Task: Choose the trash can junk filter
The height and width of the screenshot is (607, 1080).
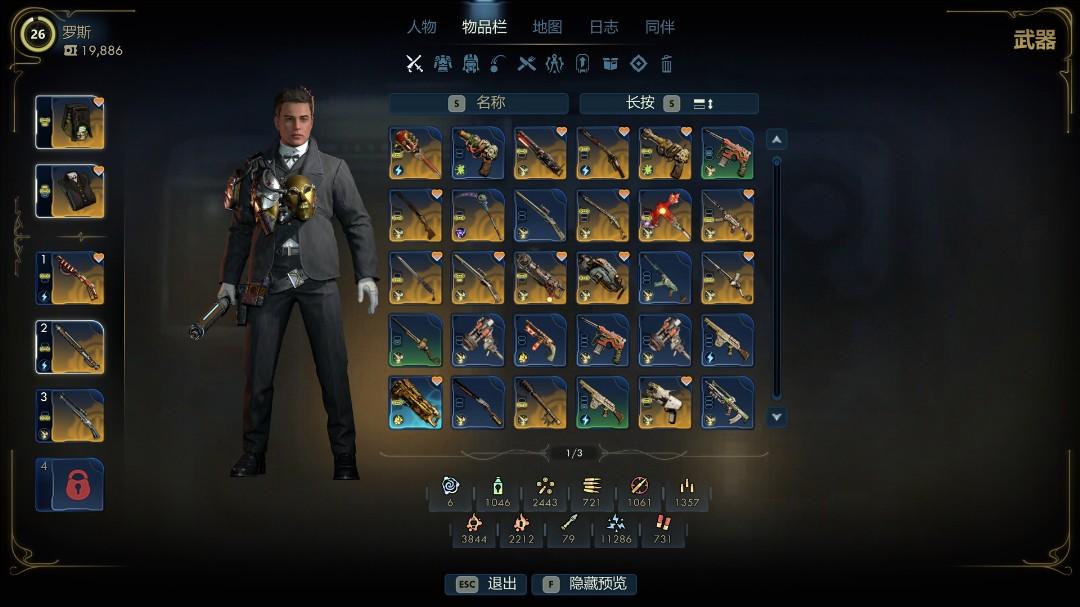Action: 667,64
